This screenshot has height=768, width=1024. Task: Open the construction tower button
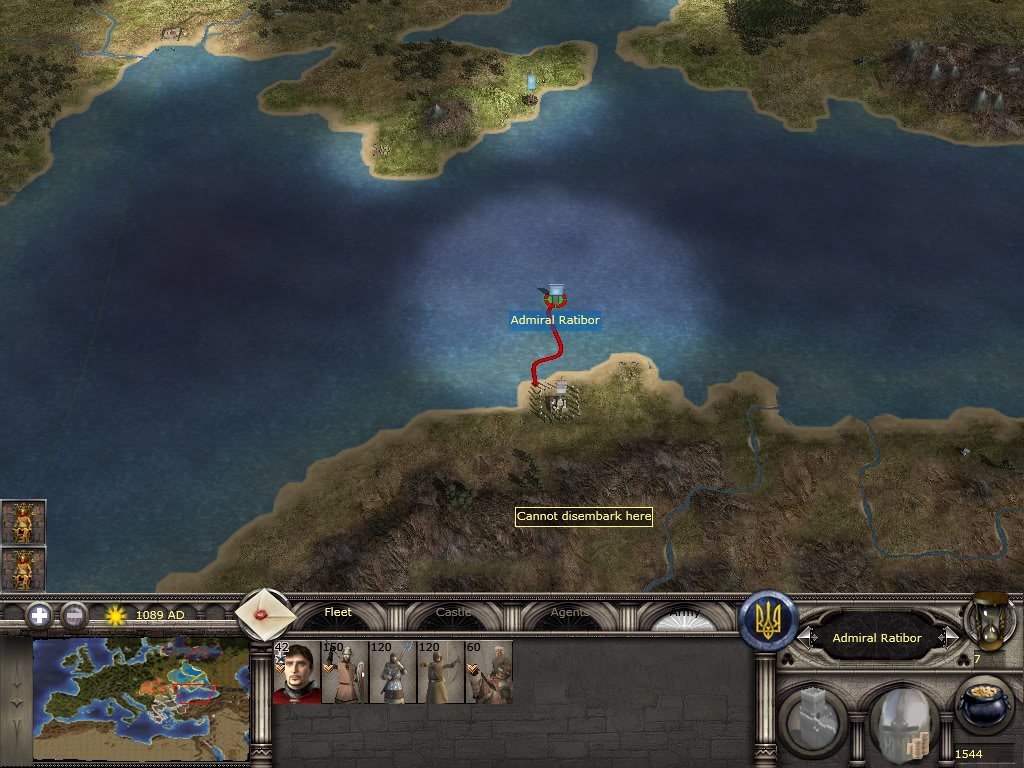[817, 715]
